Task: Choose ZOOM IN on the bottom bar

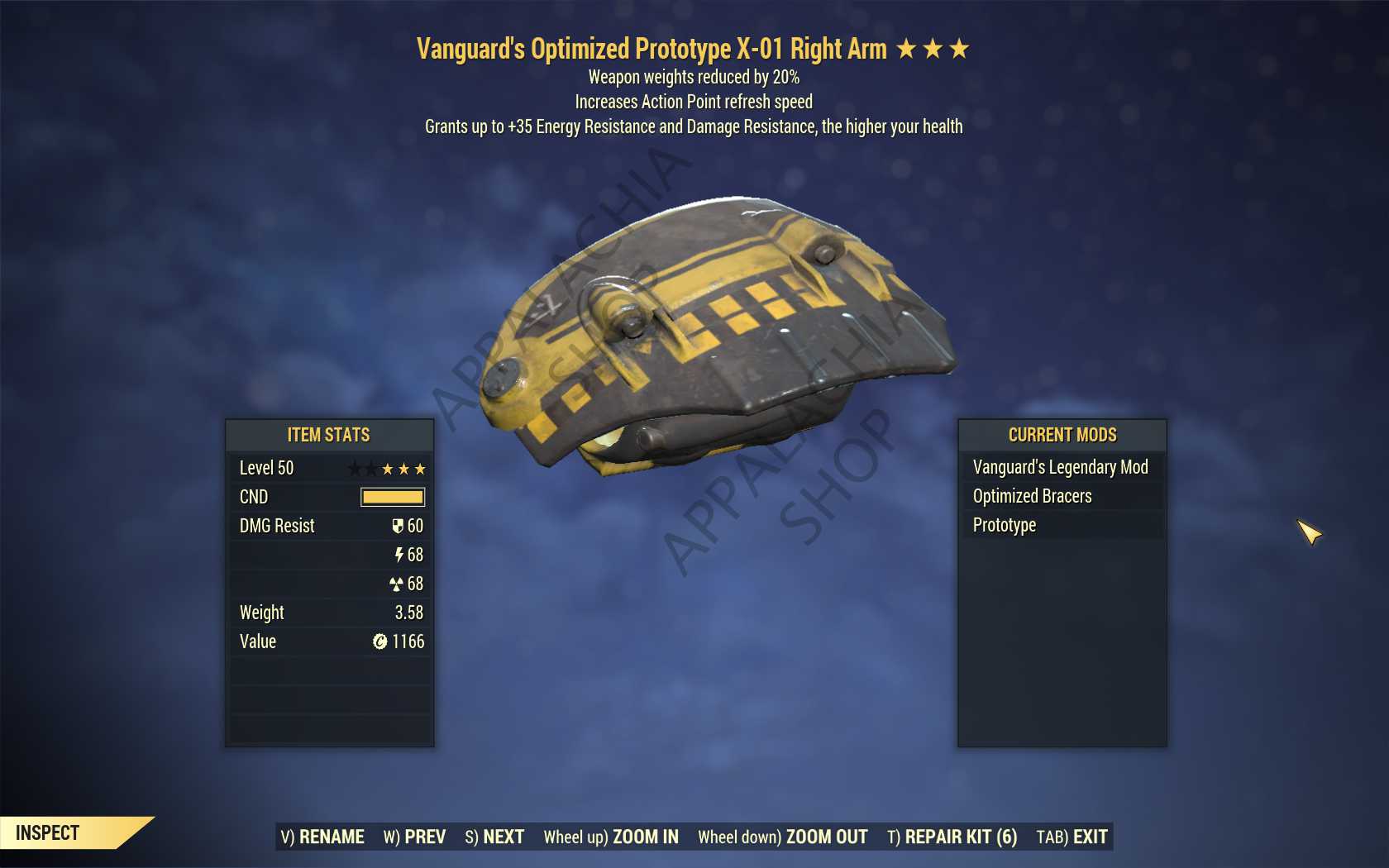Action: click(611, 837)
